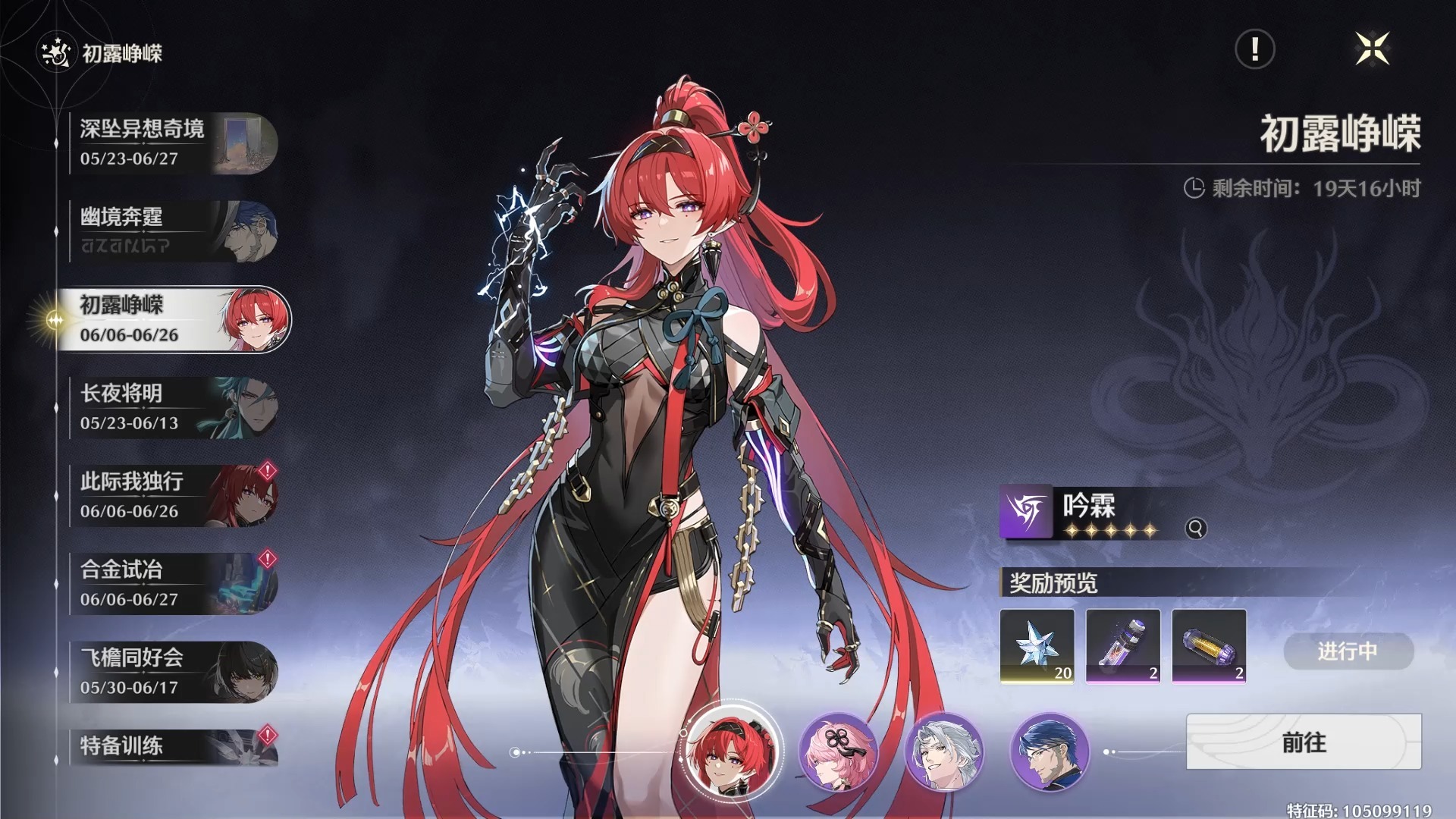Open the 飞檐同好会 event tab
Viewport: 1456px width, 819px height.
[x=173, y=672]
